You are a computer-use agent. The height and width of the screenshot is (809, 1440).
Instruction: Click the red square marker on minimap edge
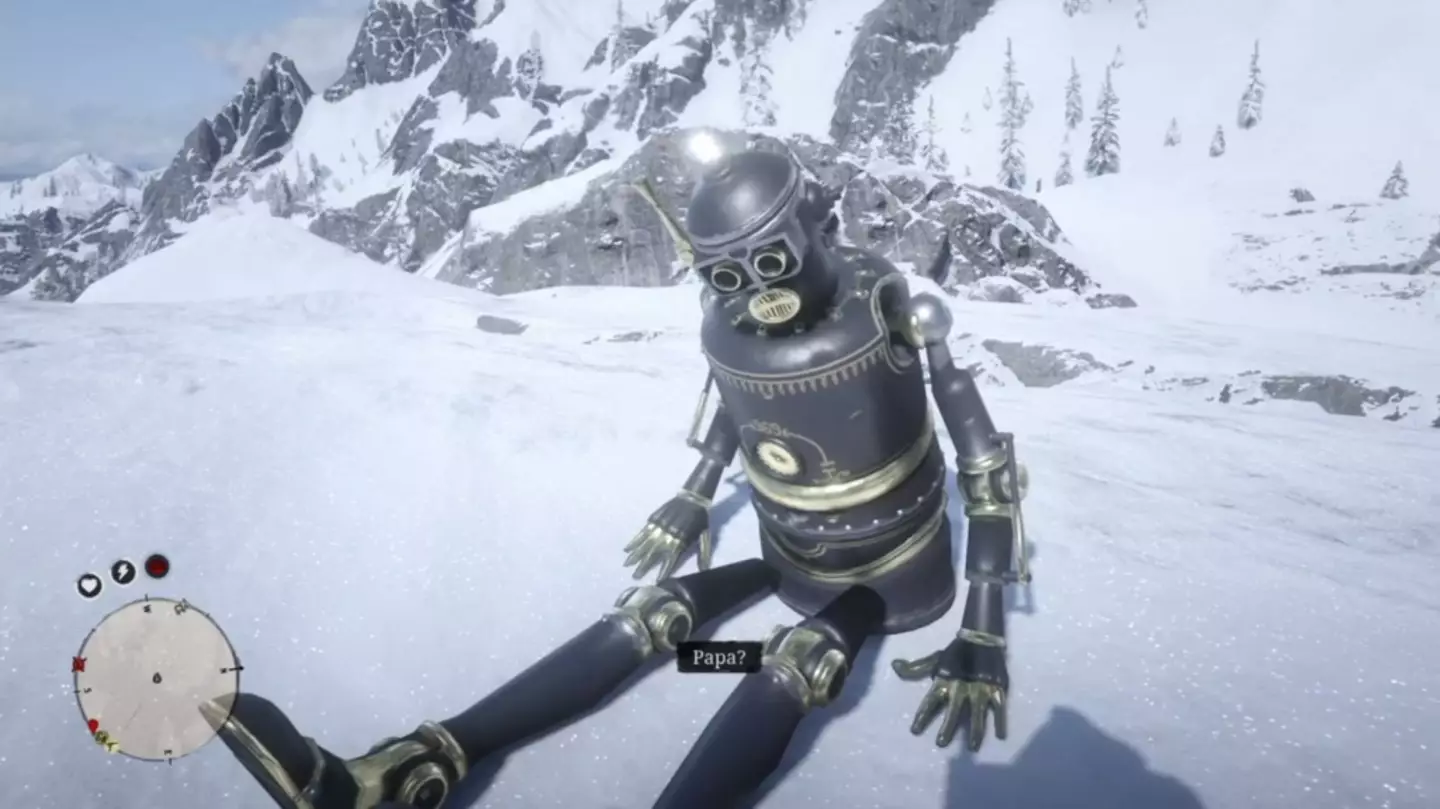click(x=79, y=664)
